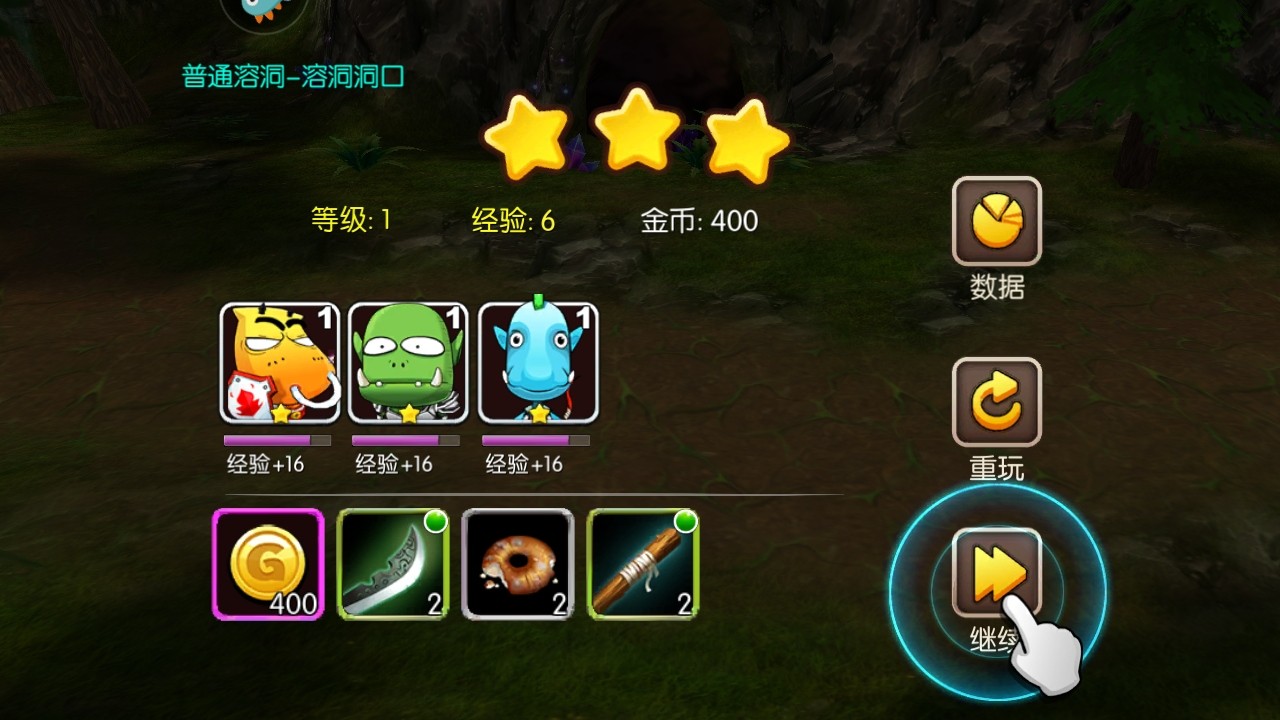
Task: Select the yellow tiger hero portrait
Action: 280,362
